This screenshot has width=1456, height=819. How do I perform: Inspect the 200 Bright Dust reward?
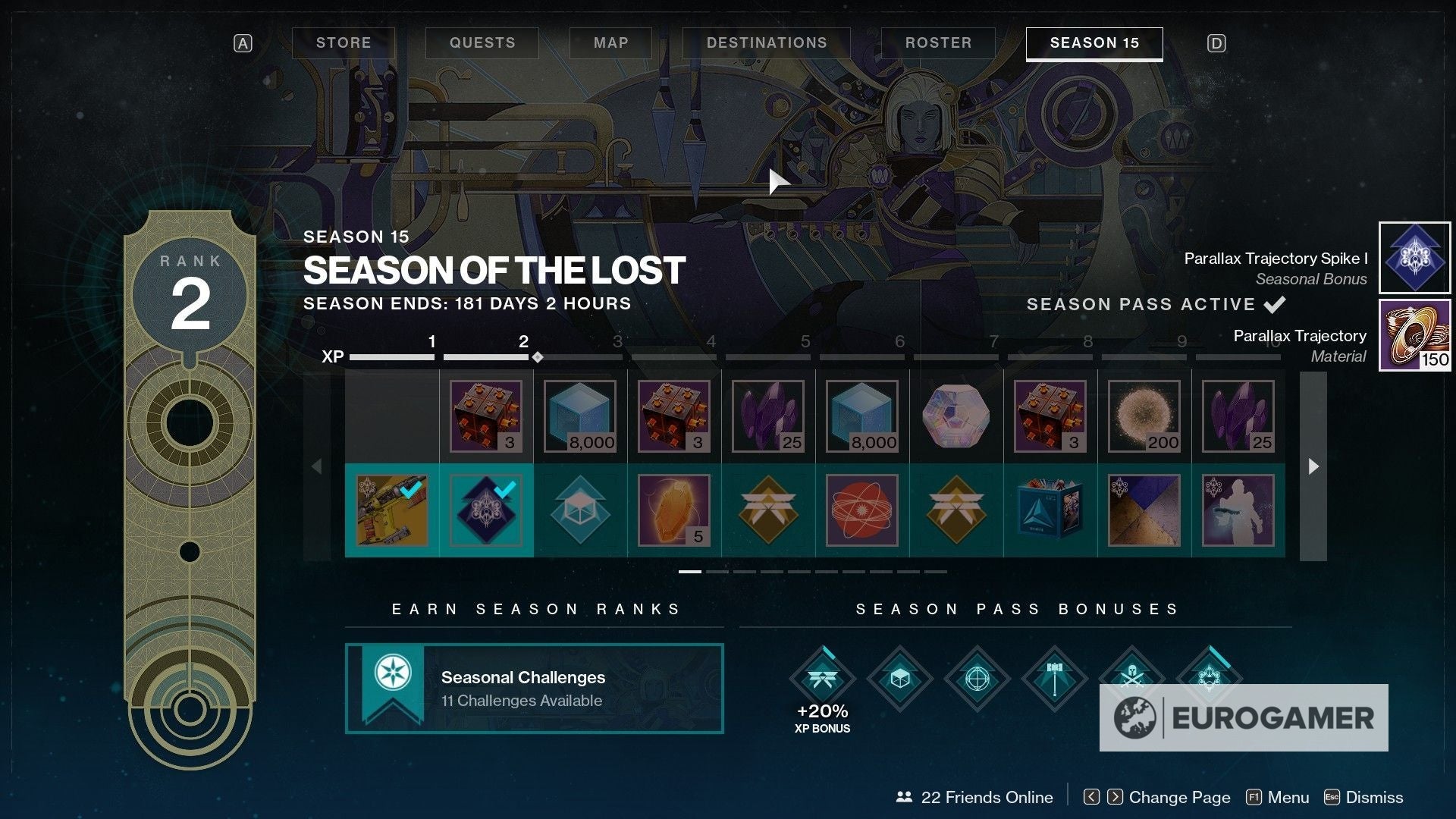pos(1144,416)
